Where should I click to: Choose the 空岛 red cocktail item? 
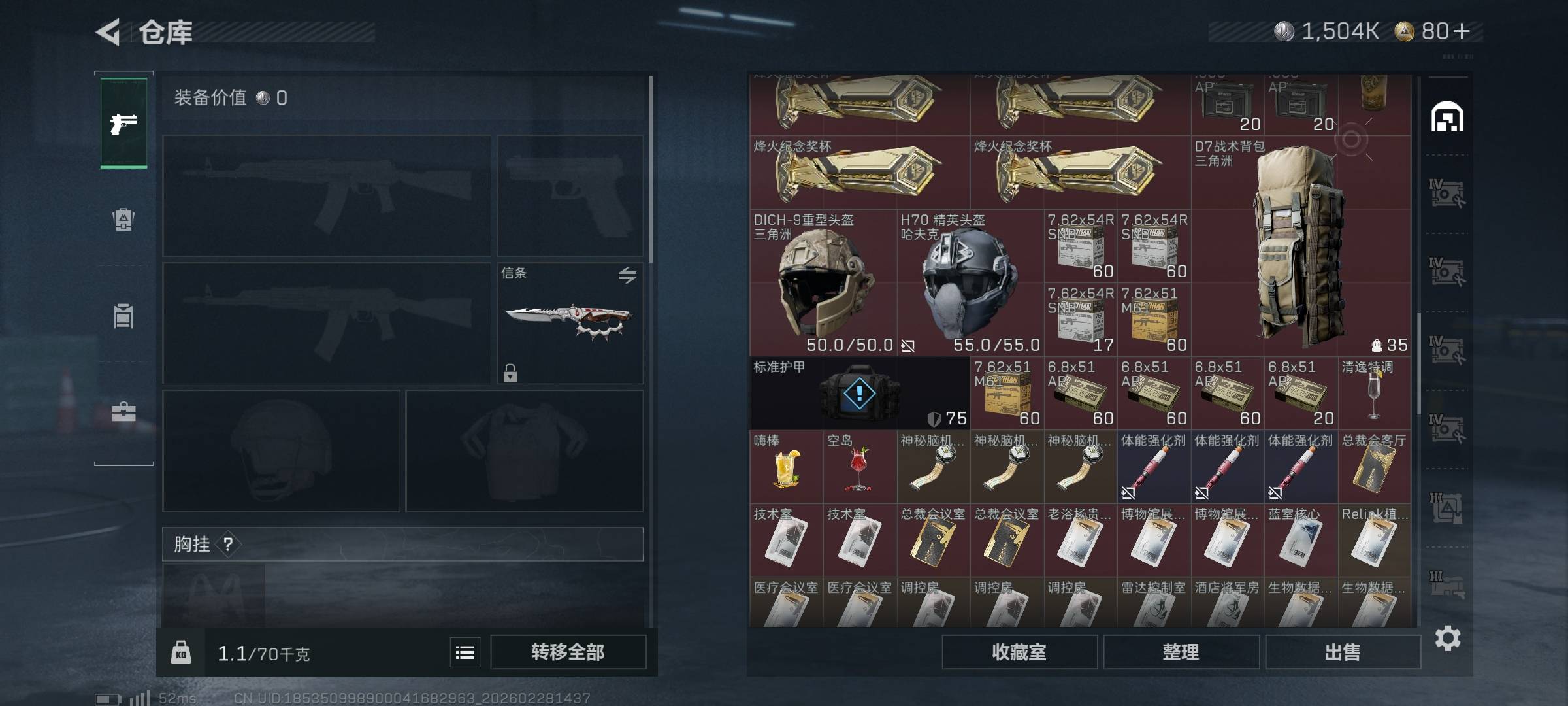tap(859, 468)
